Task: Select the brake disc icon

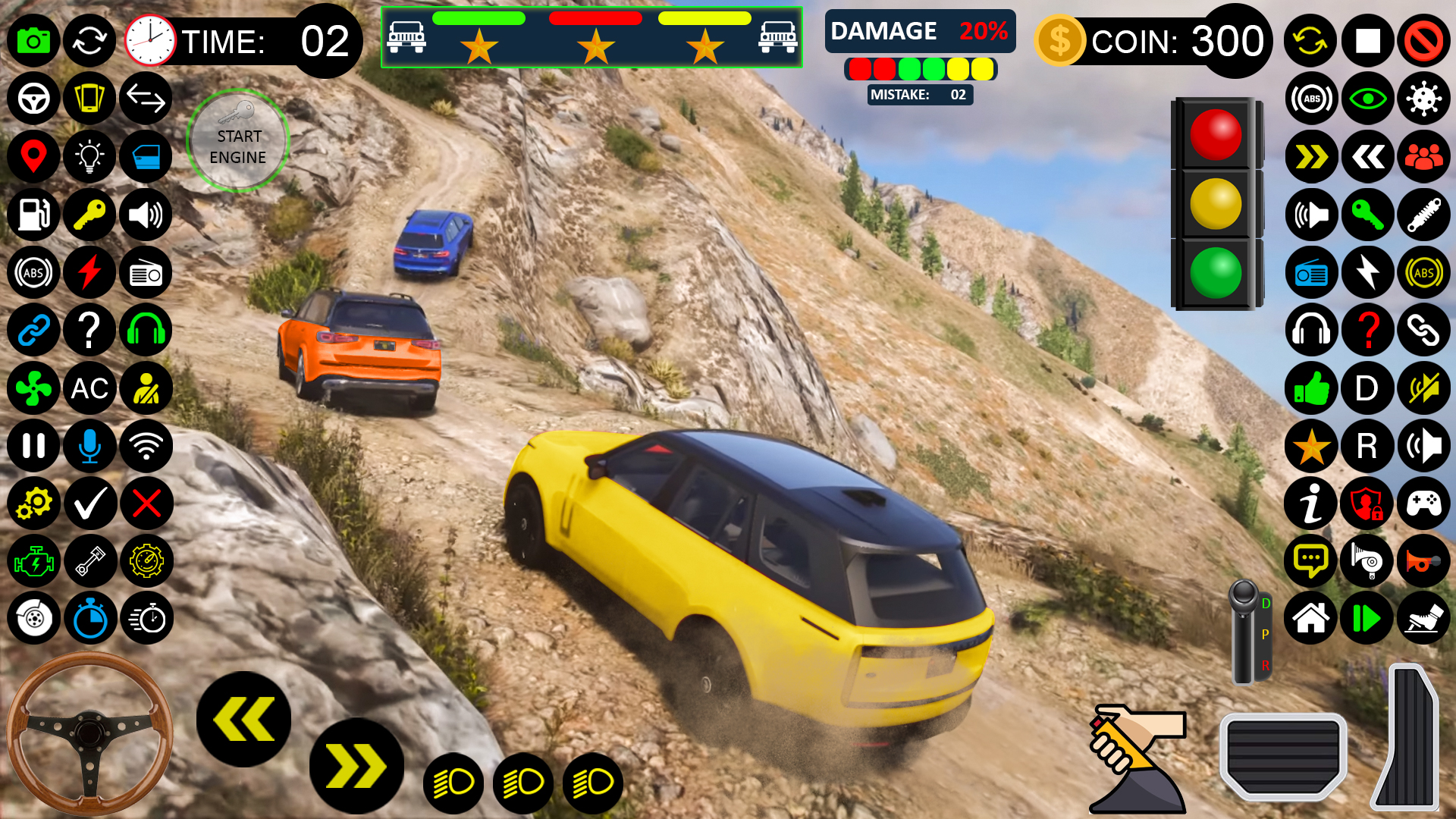Action: pyautogui.click(x=33, y=619)
